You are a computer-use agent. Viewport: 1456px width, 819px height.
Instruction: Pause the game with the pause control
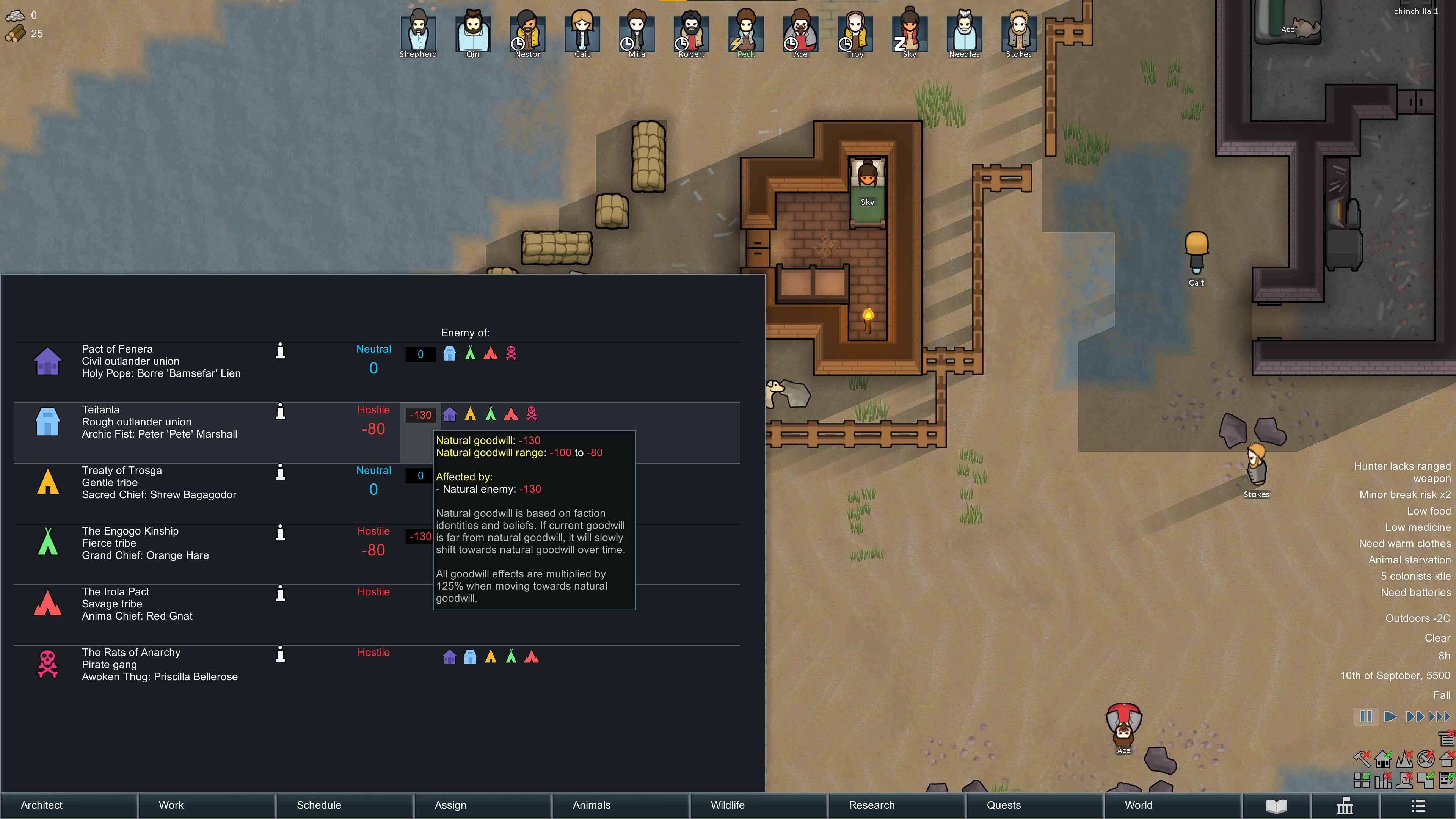coord(1366,716)
